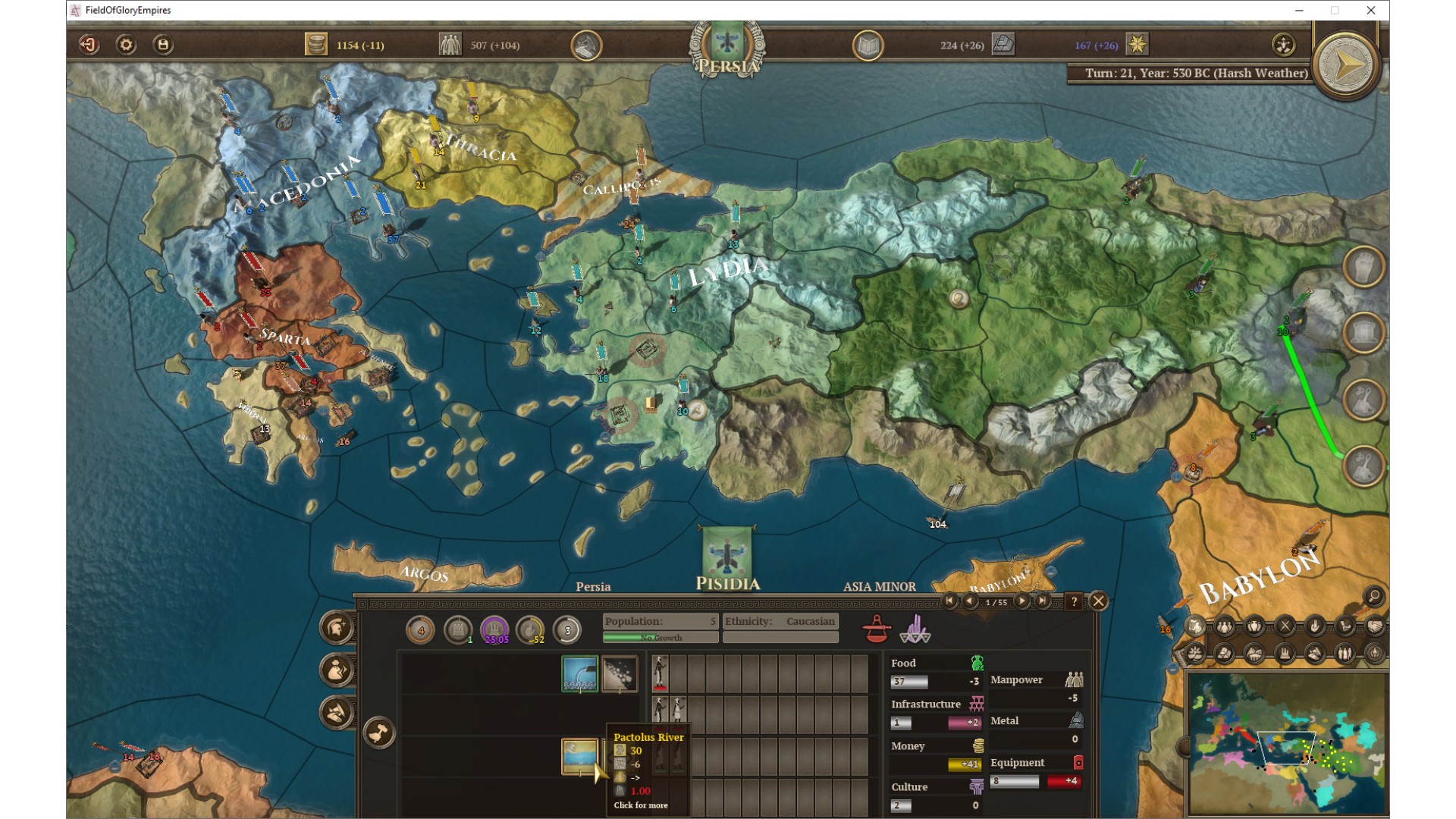Image resolution: width=1456 pixels, height=819 pixels.
Task: Open the settings gear menu
Action: point(126,45)
